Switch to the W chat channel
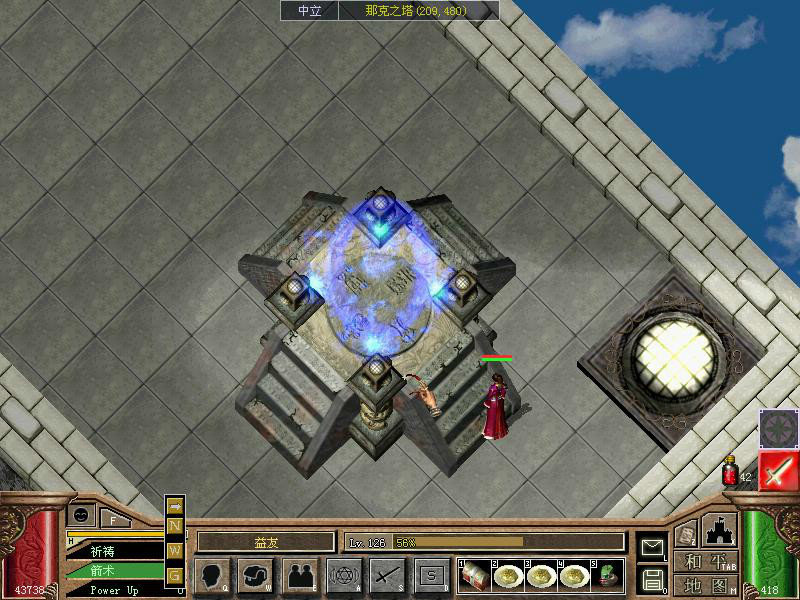 coord(174,550)
